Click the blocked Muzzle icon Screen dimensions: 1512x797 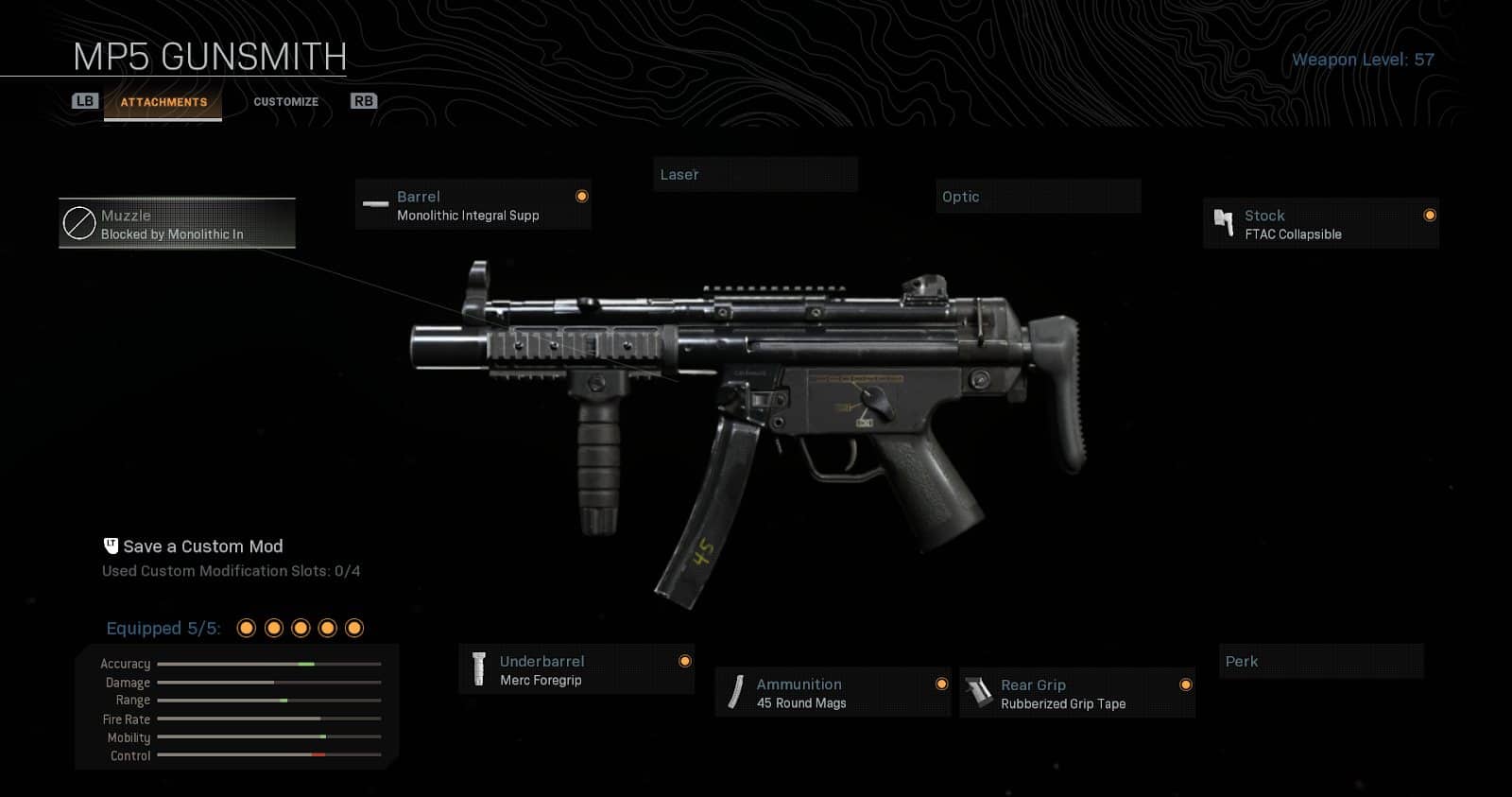[x=78, y=223]
